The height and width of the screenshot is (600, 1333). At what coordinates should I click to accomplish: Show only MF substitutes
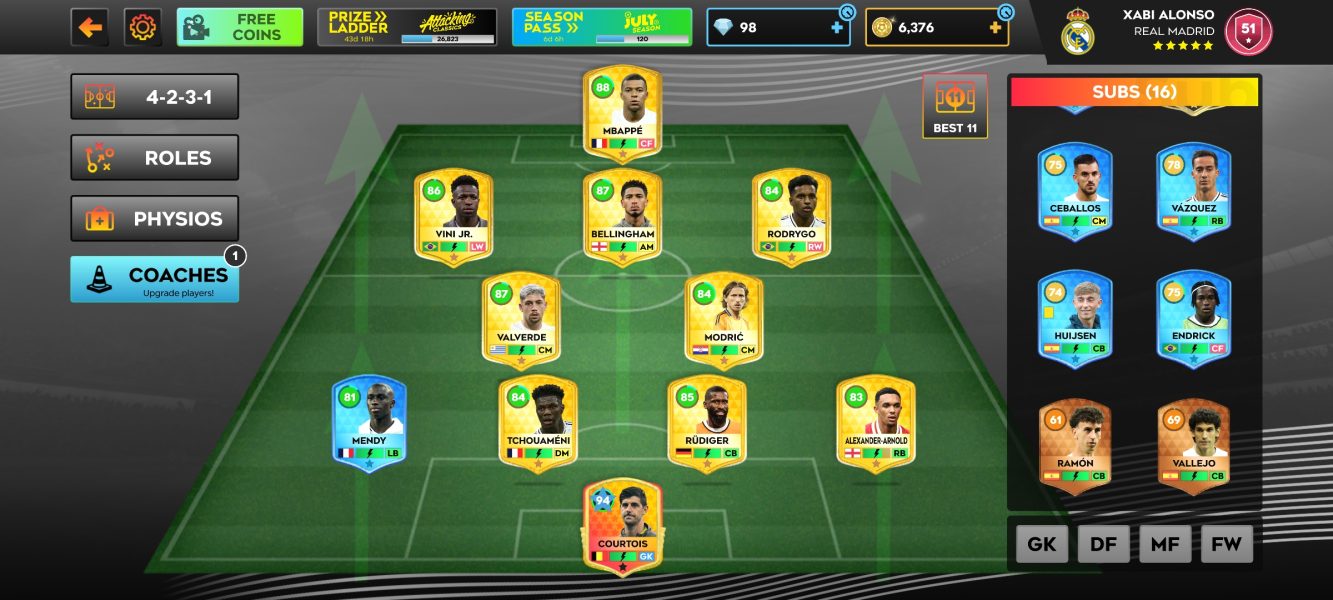(x=1165, y=545)
